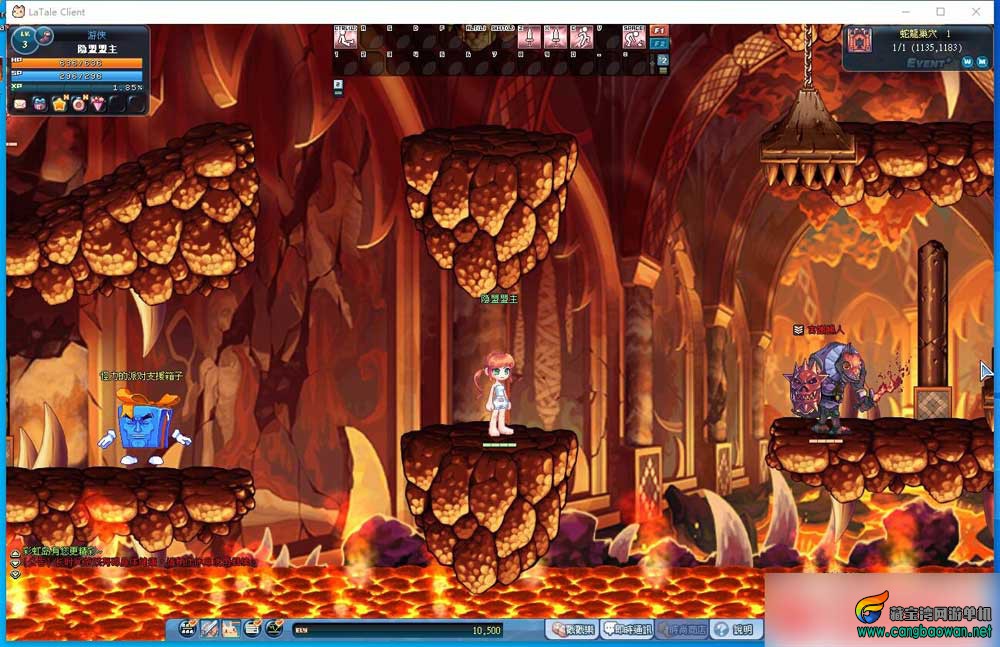Activate the CTRL hotbar skill slot
The width and height of the screenshot is (1000, 647).
pos(345,38)
